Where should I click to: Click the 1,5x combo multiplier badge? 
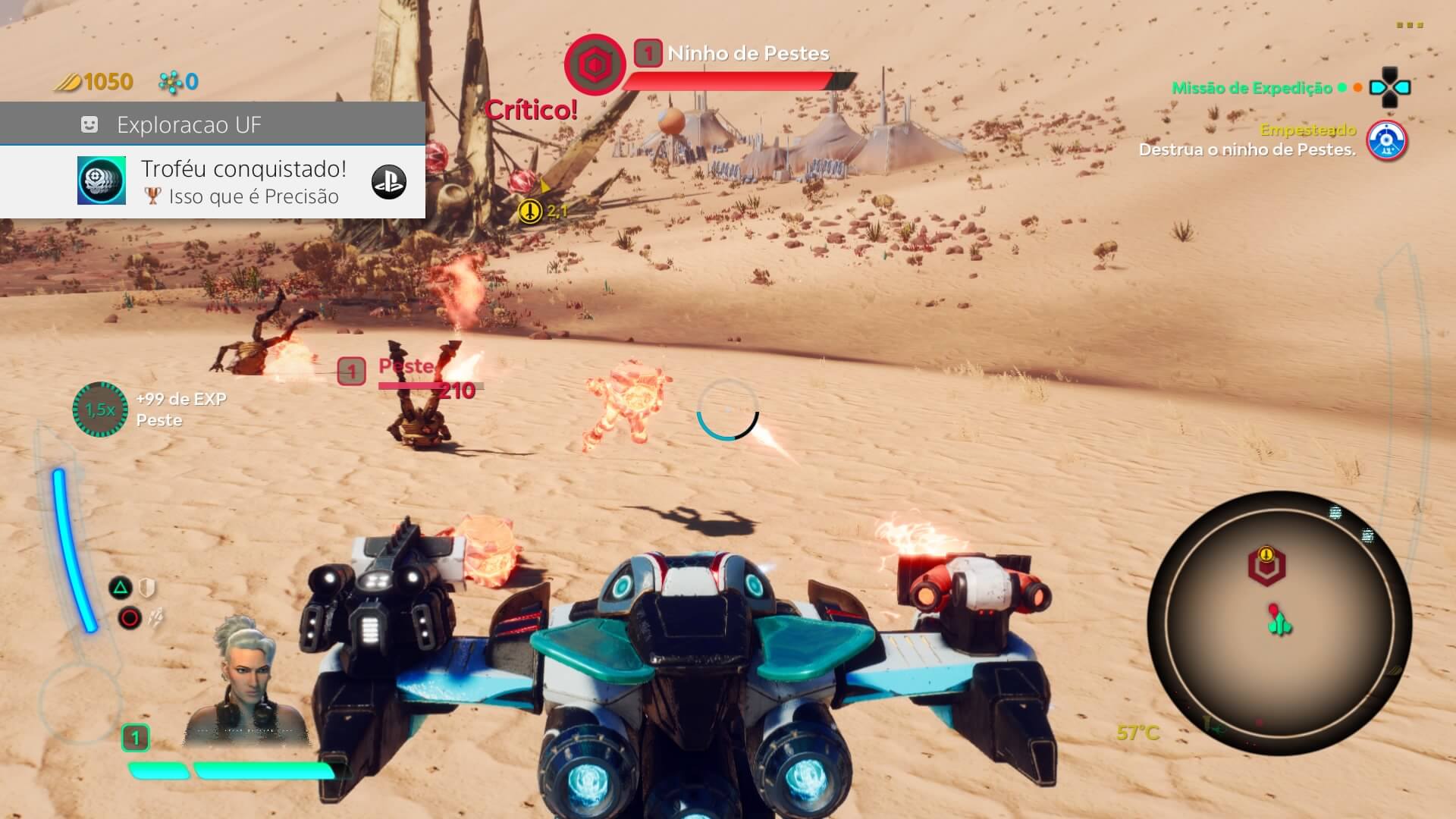[x=100, y=409]
